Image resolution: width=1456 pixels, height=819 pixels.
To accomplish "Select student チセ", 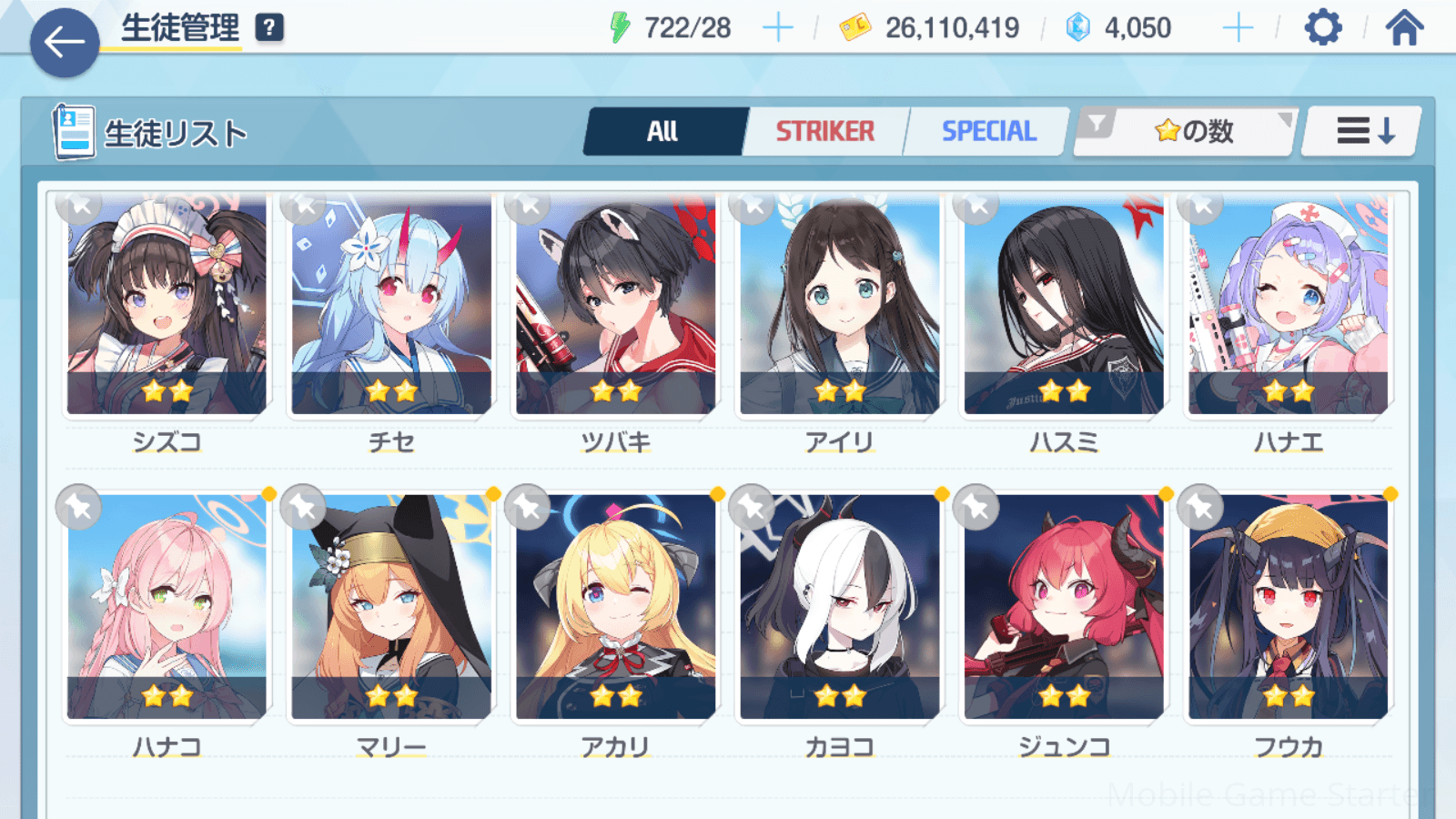I will point(391,309).
